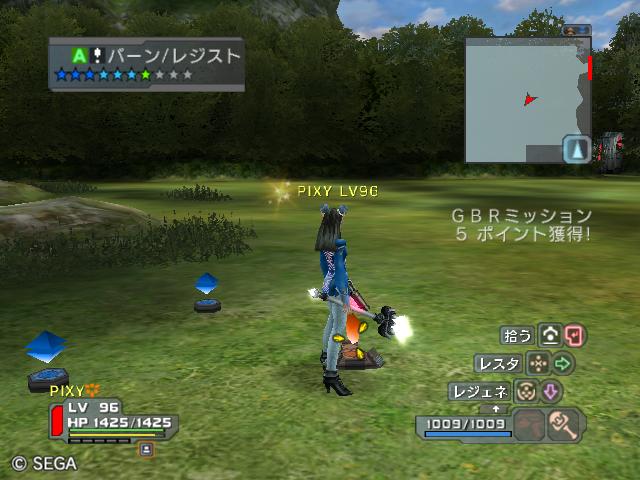The width and height of the screenshot is (640, 480).
Task: Open the minimap
Action: [x=527, y=99]
